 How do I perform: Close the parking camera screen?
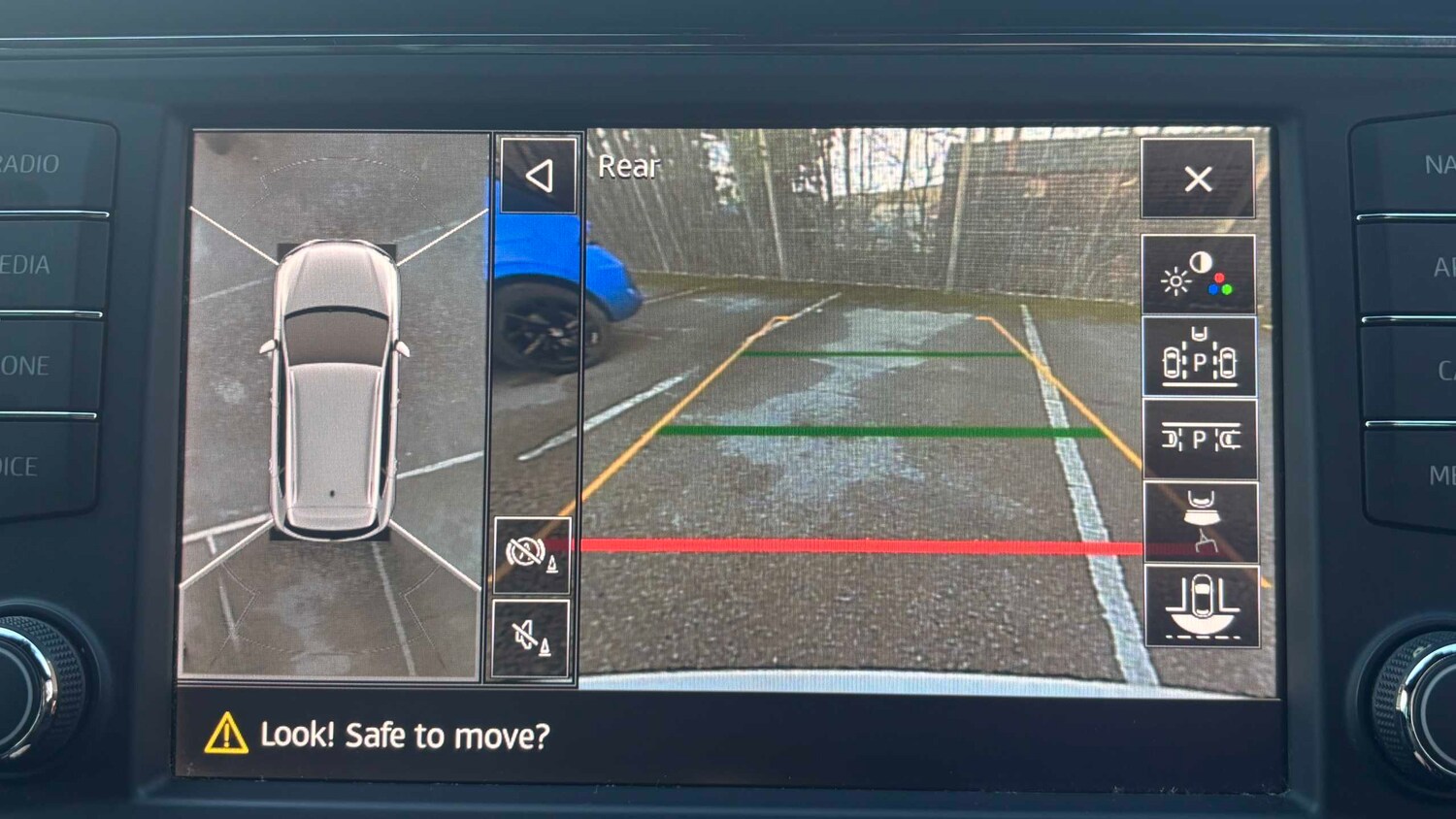(x=1201, y=180)
